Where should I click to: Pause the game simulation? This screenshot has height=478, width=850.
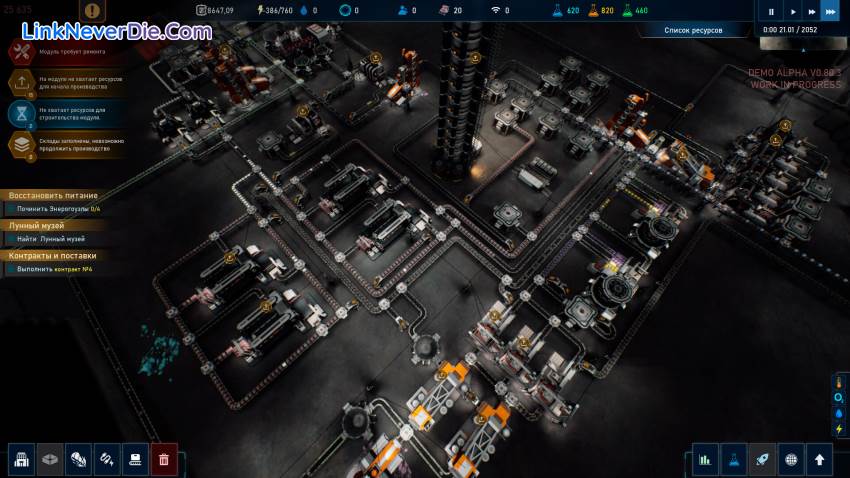point(771,12)
